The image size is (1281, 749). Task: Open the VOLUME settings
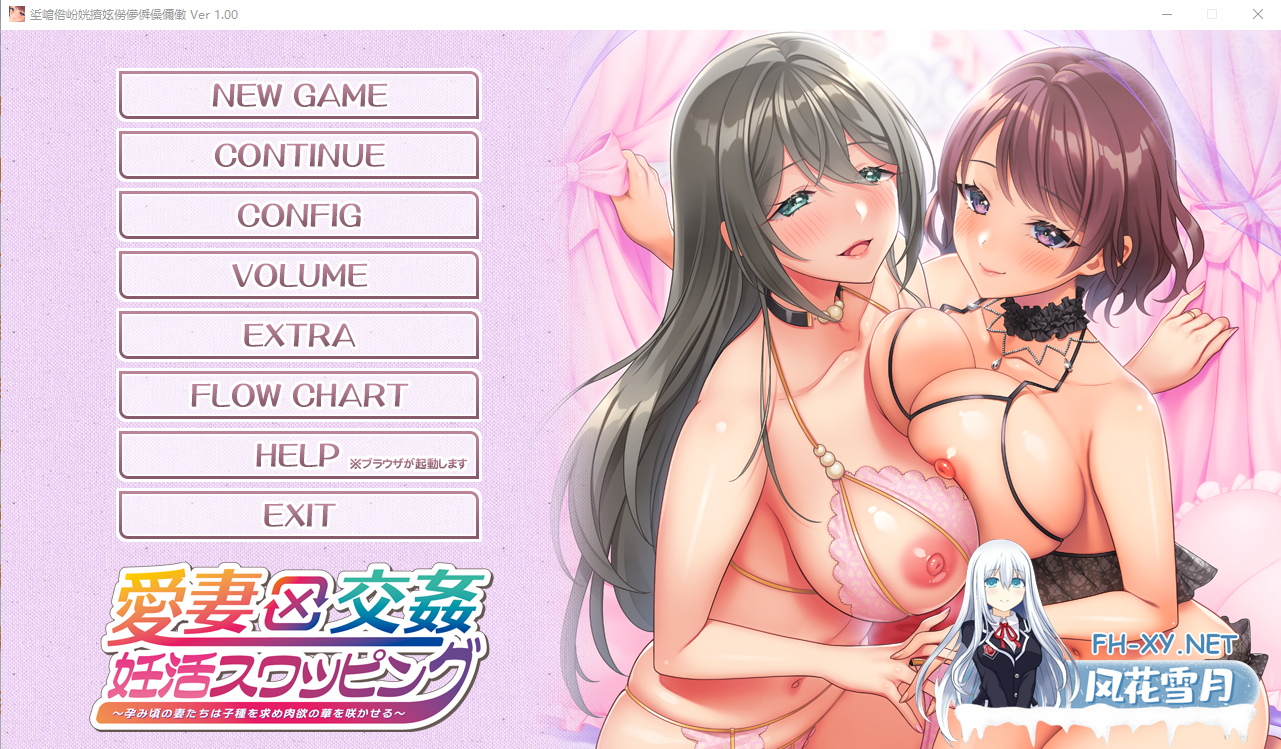[298, 275]
